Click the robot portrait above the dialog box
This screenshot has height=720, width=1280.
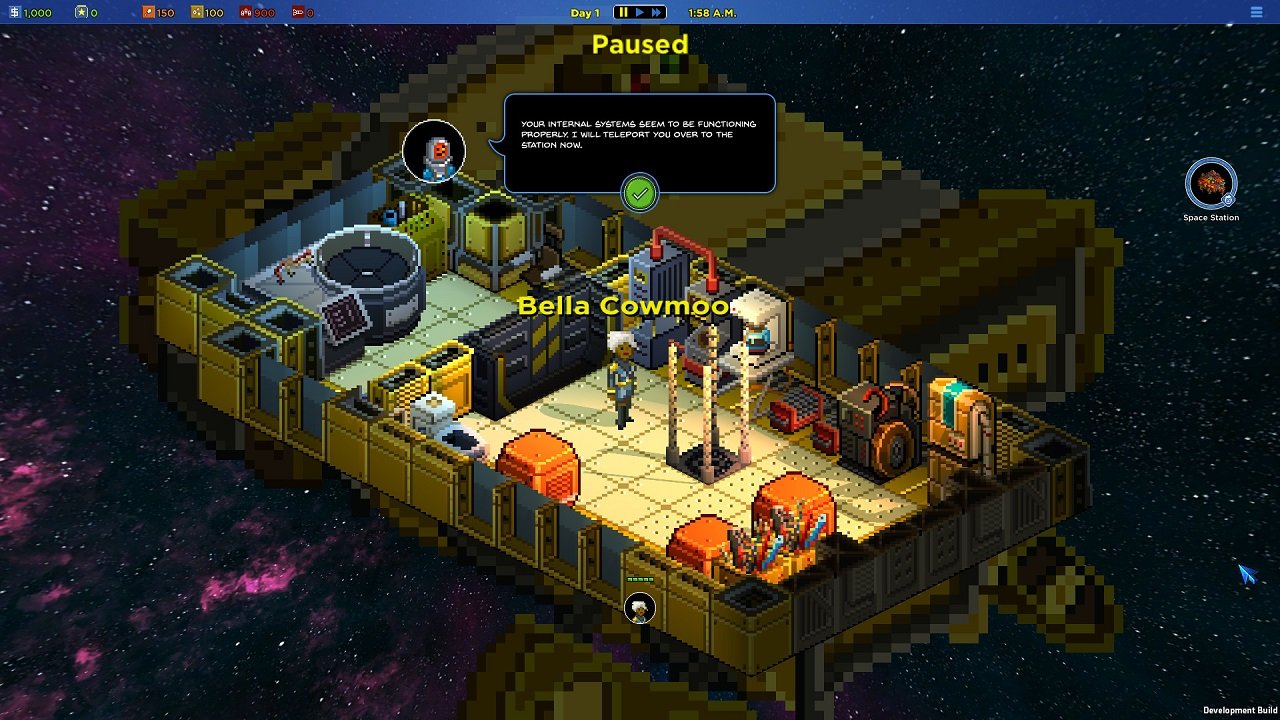coord(434,151)
